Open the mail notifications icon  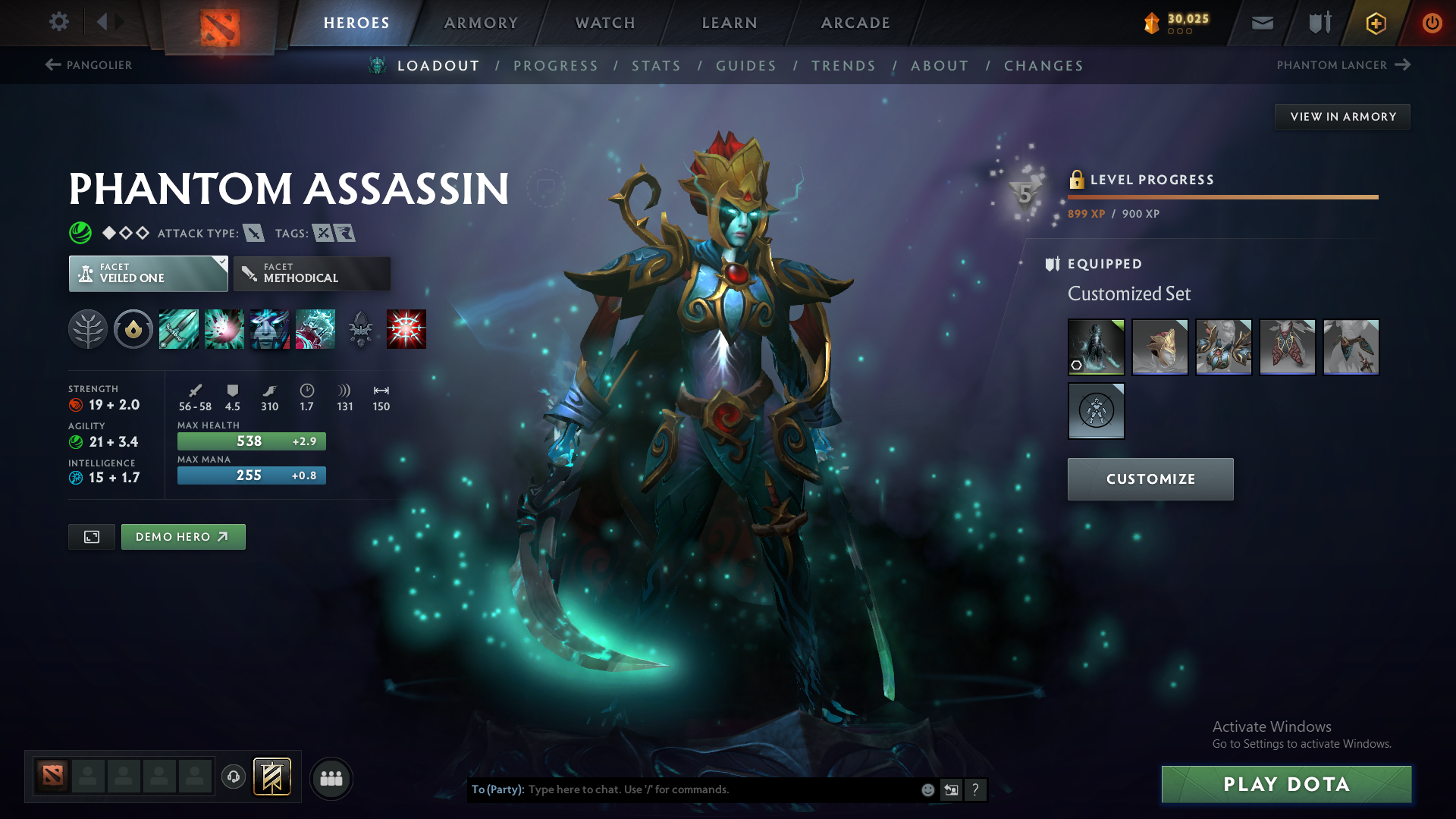(x=1261, y=23)
